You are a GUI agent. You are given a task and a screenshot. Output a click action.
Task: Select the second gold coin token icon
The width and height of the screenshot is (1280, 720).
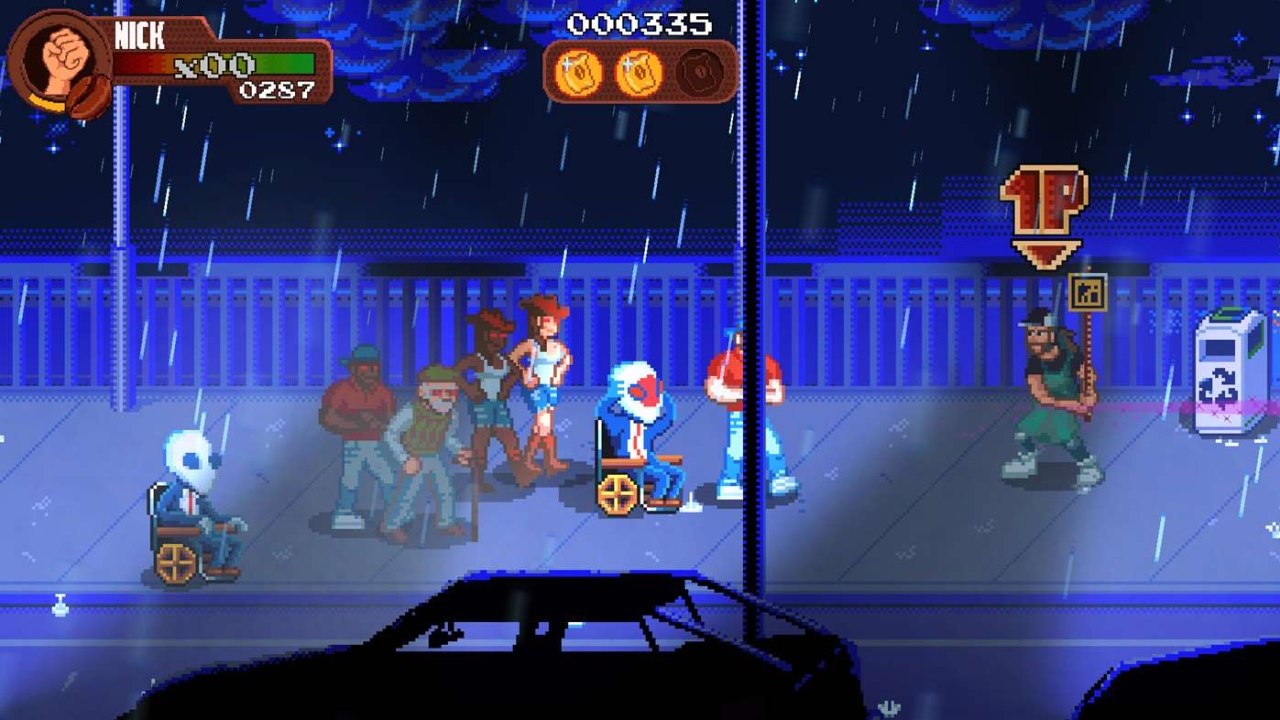(x=640, y=72)
